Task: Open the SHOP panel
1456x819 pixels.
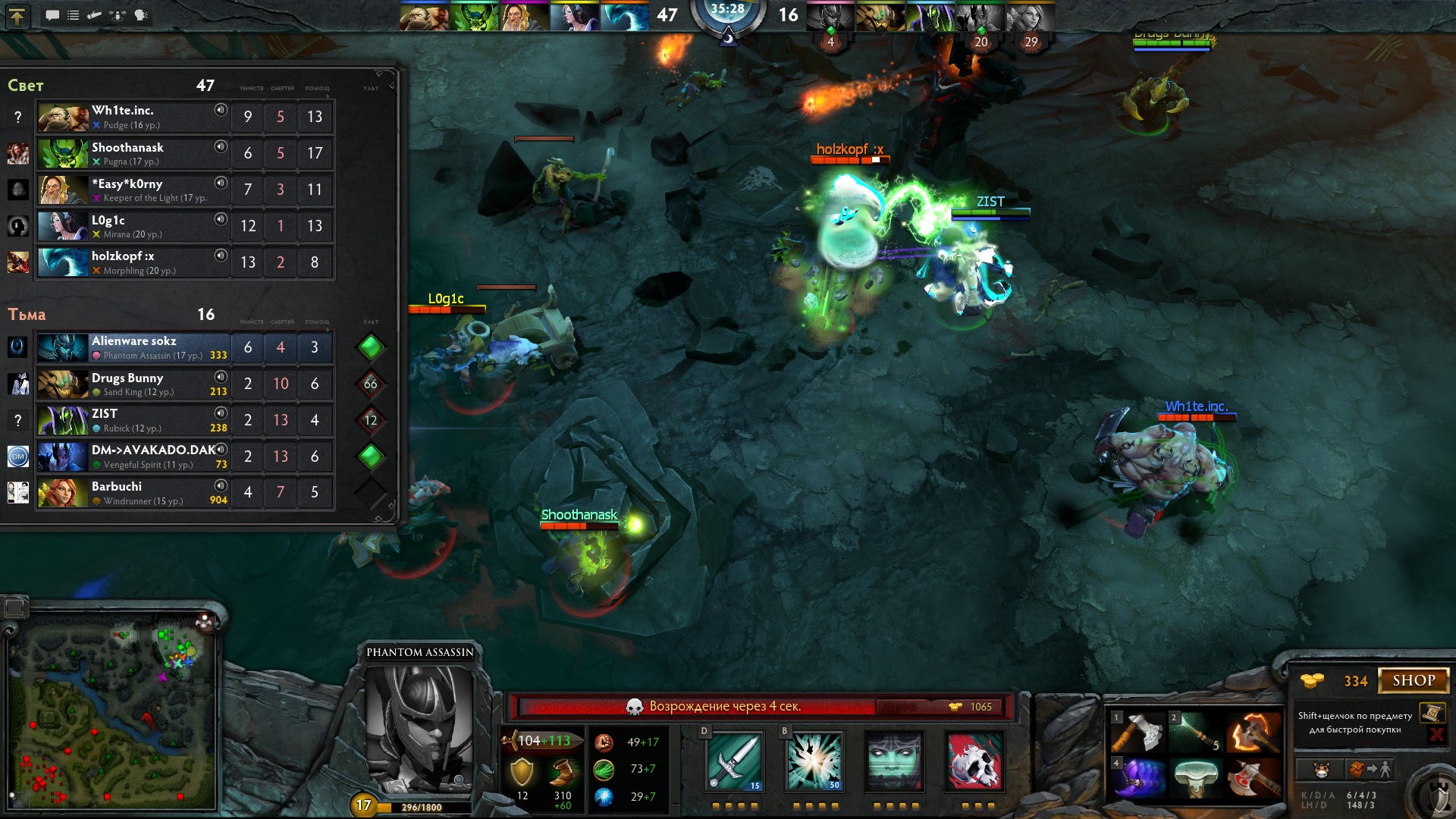Action: pos(1413,680)
